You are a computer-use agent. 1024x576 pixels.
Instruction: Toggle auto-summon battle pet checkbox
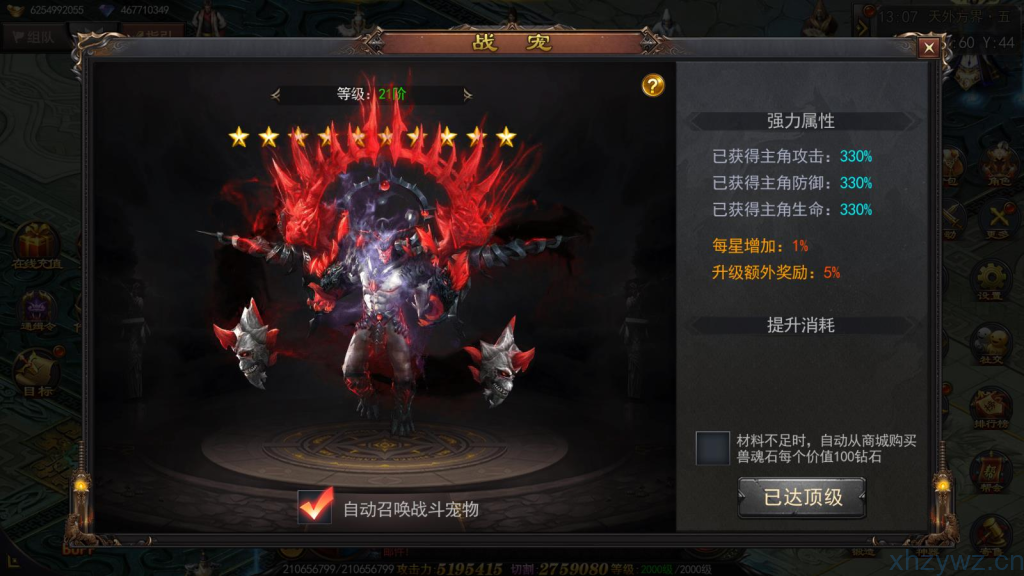click(x=315, y=507)
